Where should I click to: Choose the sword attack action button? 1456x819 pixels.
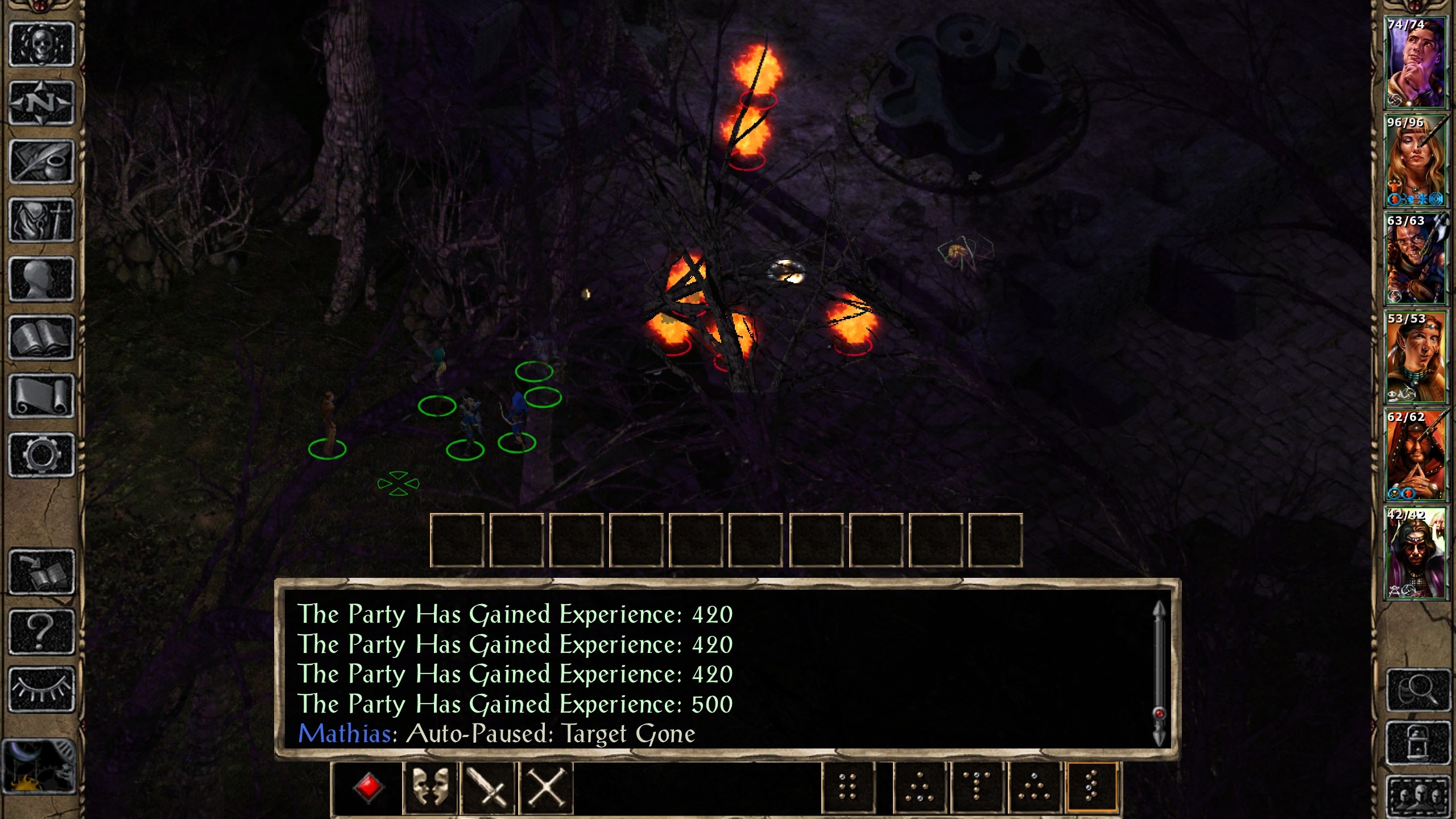[488, 788]
